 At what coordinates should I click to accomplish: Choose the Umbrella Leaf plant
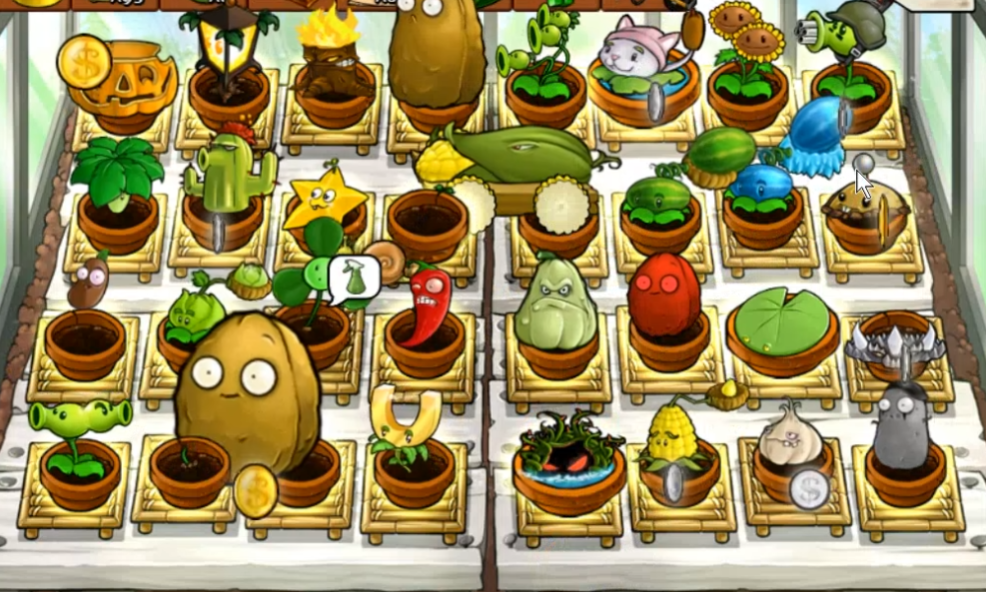(x=116, y=172)
